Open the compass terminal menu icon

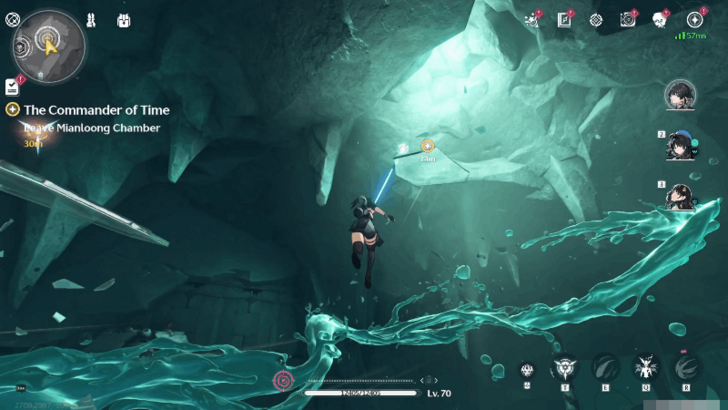pyautogui.click(x=695, y=19)
